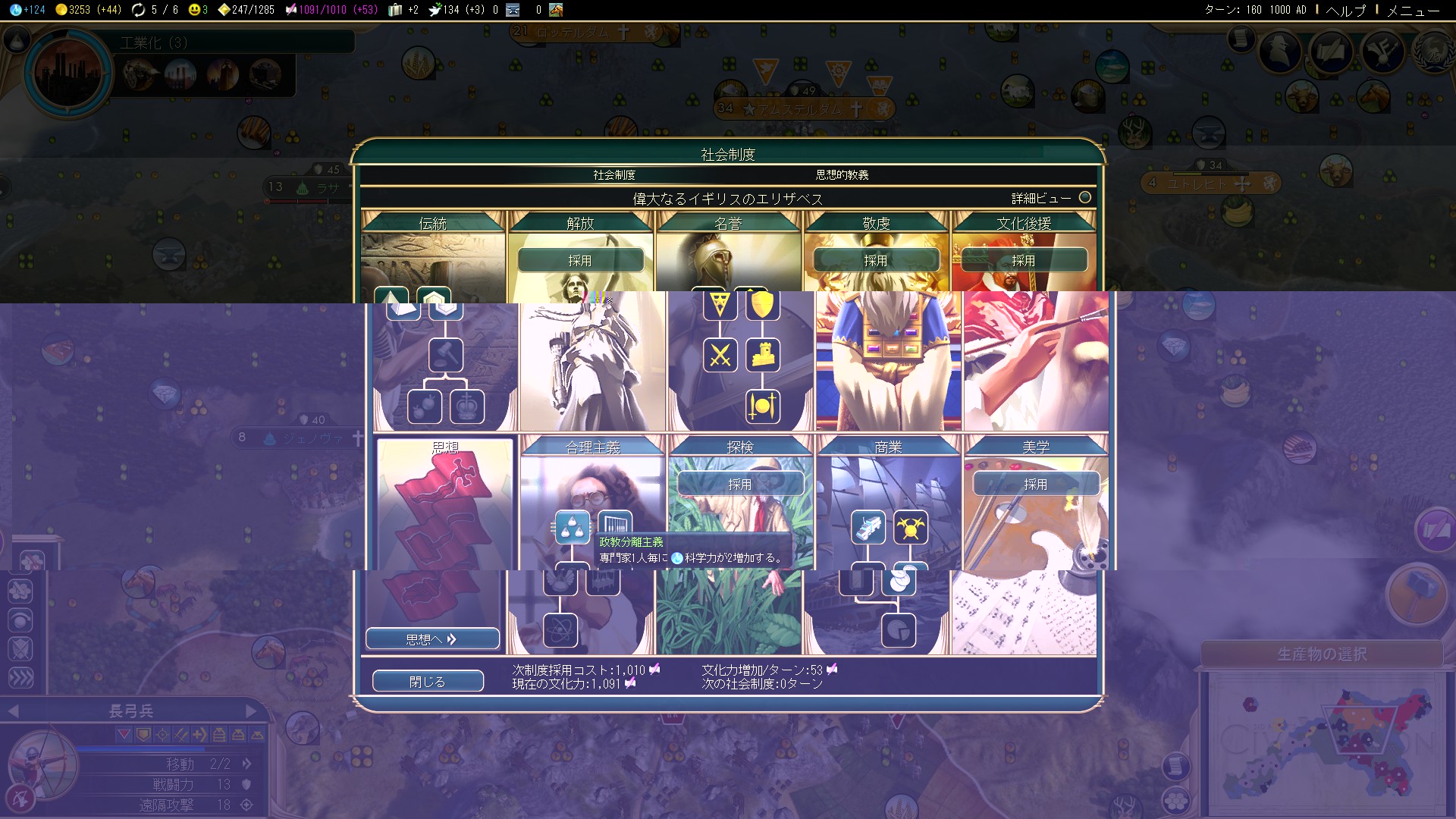The image size is (1456, 819).
Task: Select the gavel Tradition policy icon
Action: click(x=446, y=355)
